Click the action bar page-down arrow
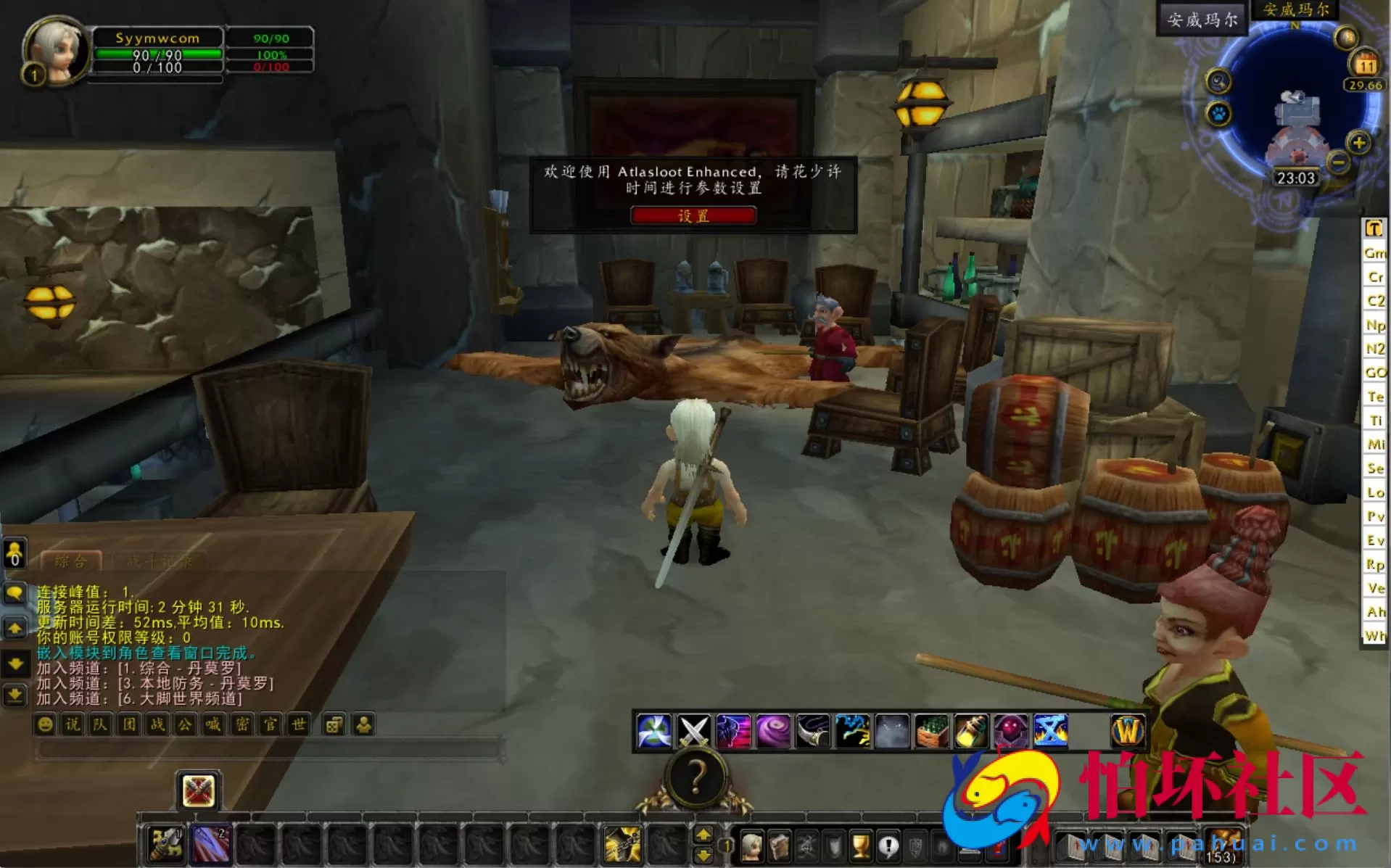Viewport: 1391px width, 868px height. [x=703, y=856]
